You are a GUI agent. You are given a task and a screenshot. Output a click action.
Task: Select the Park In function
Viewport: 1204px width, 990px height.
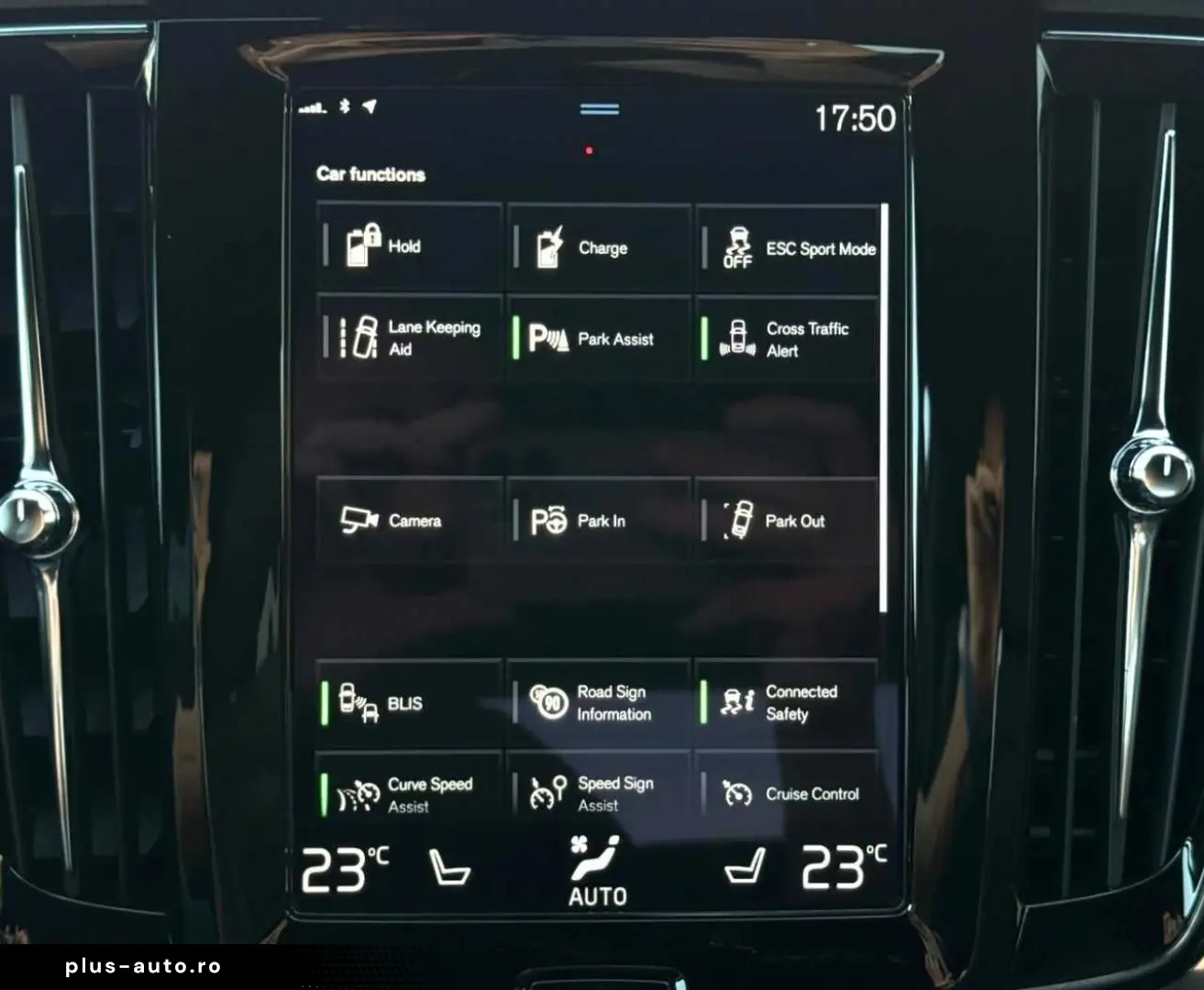(597, 521)
